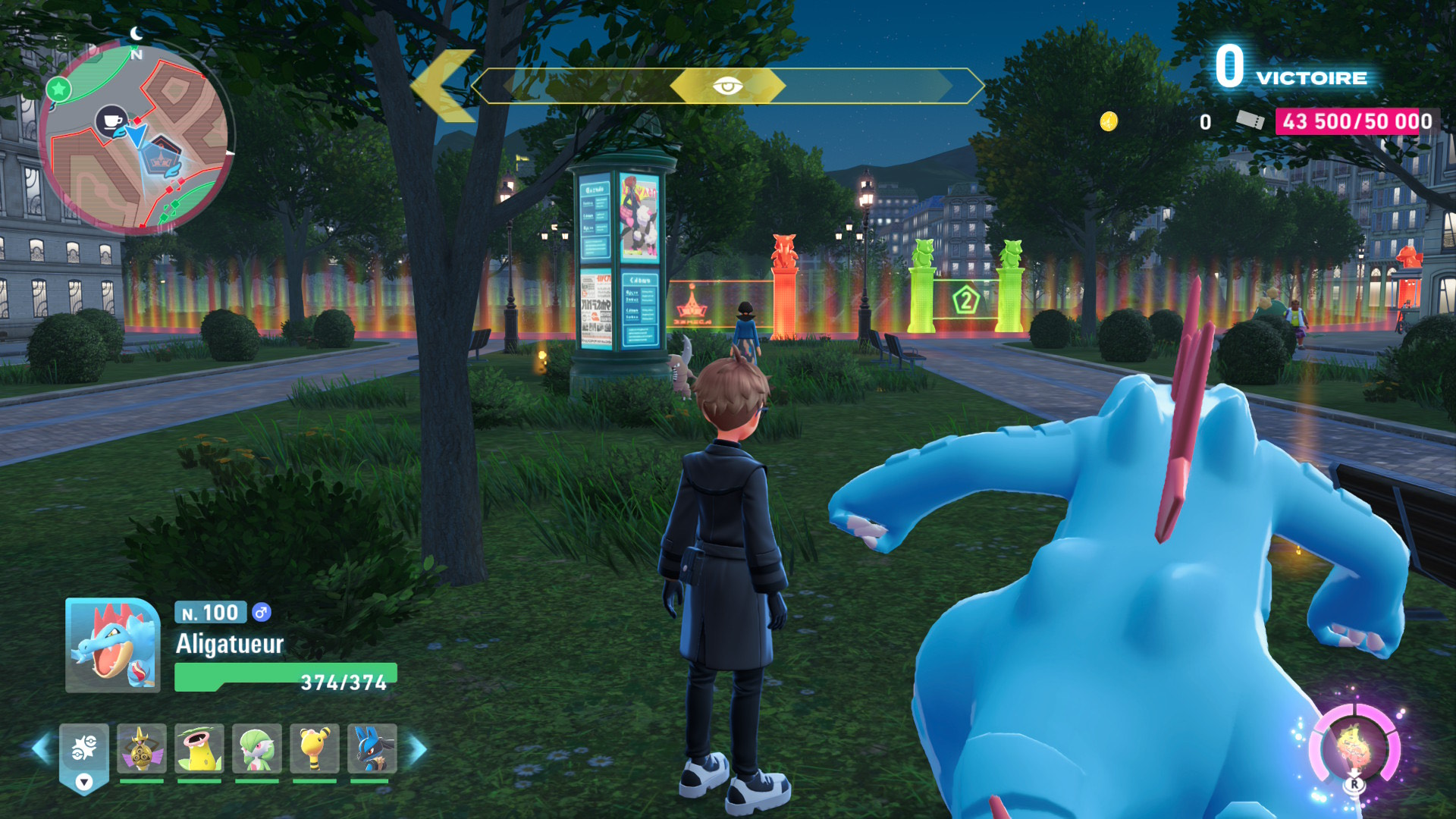This screenshot has width=1456, height=819.
Task: Click the white ticket icon
Action: [x=1250, y=121]
